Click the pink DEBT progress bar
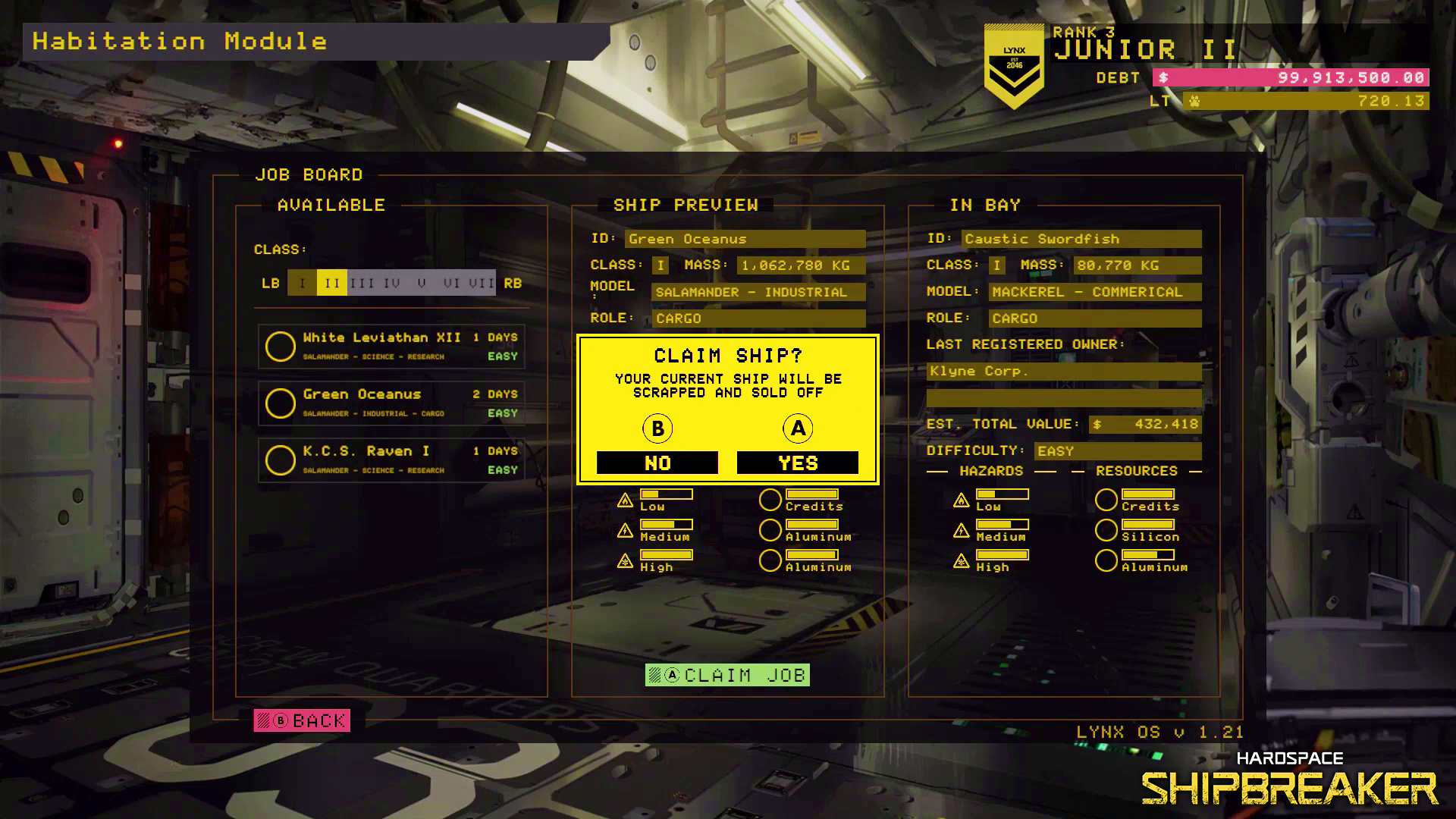This screenshot has height=819, width=1456. [1289, 77]
